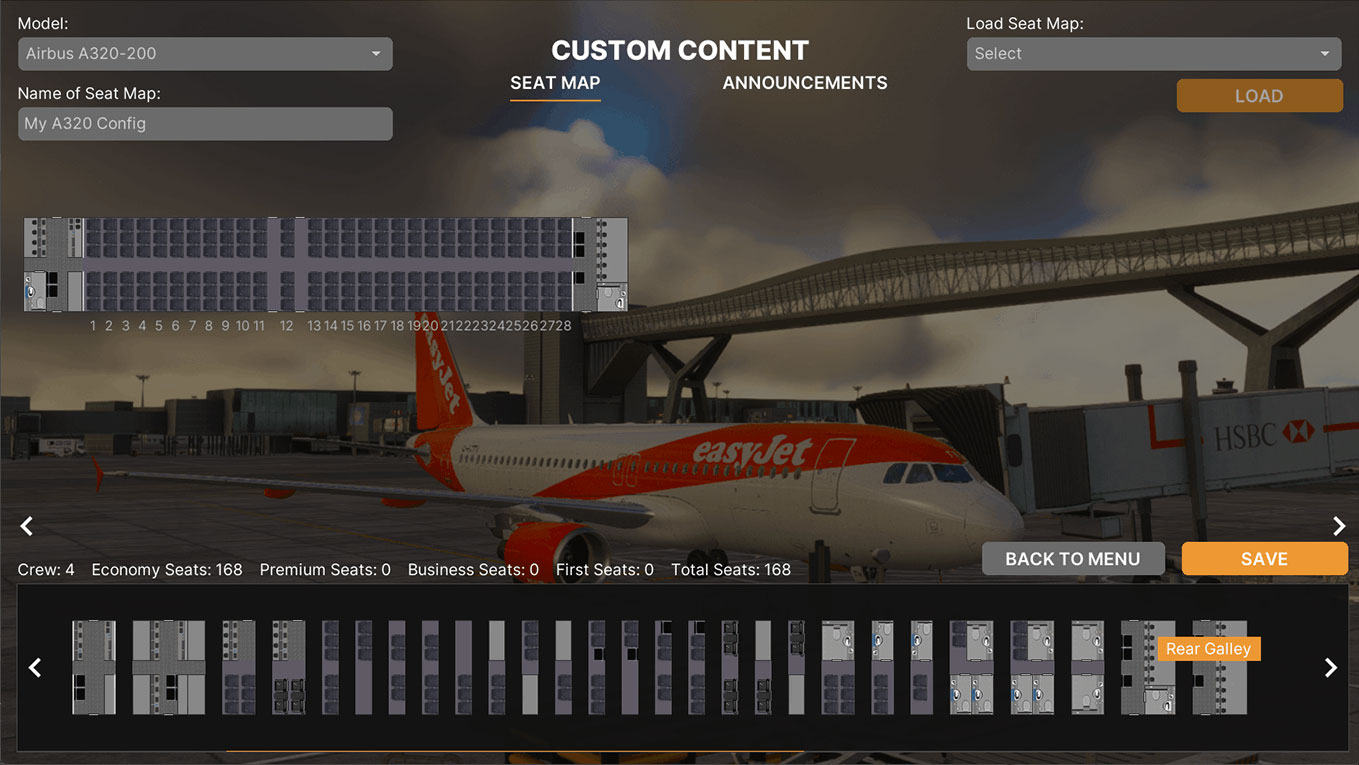The height and width of the screenshot is (765, 1359).
Task: Select the Rear Galley cabin module
Action: [x=1147, y=667]
